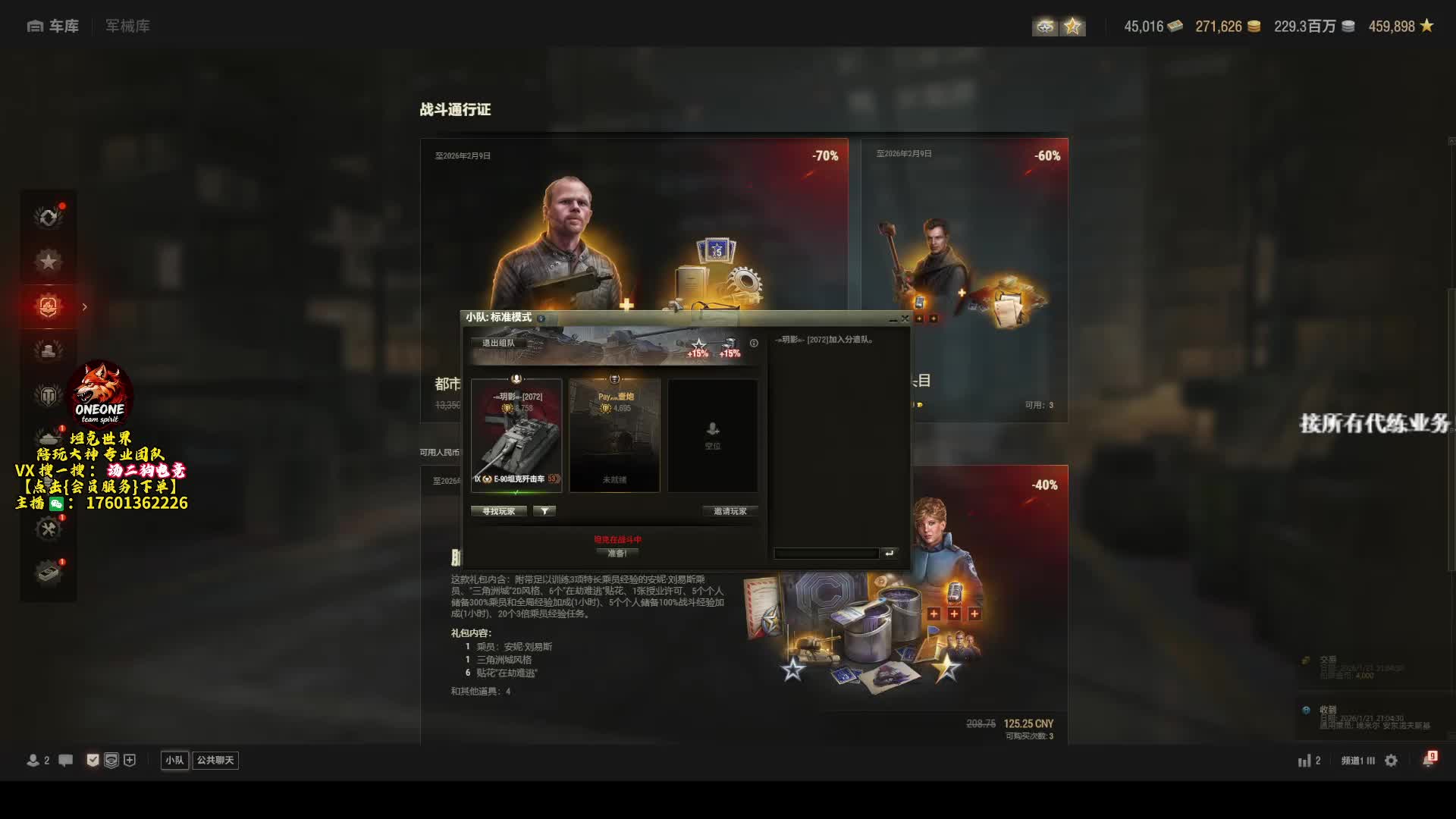
Task: Open the settings gear icon
Action: (1391, 761)
